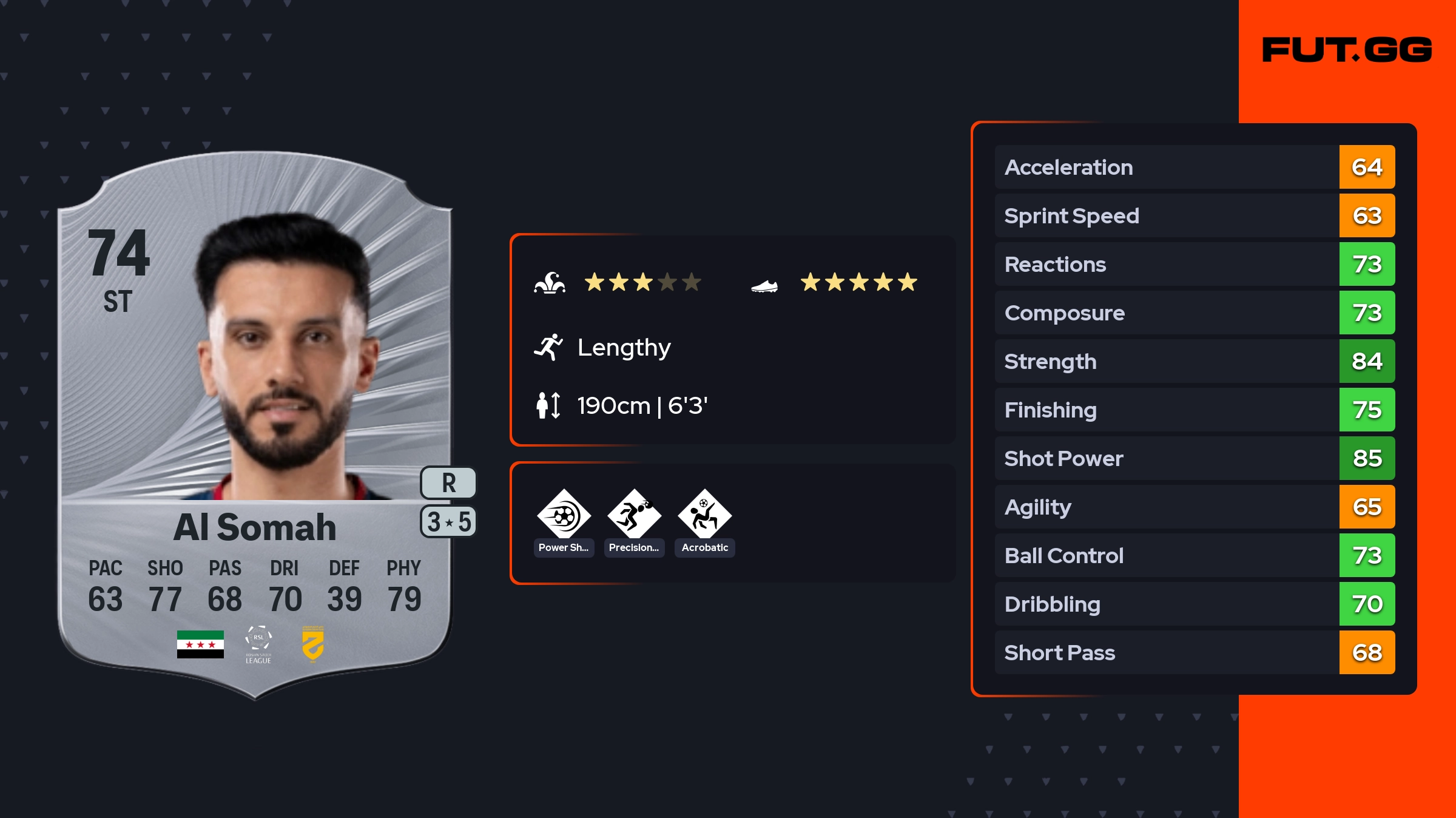Select the nation flag on the card
The height and width of the screenshot is (818, 1456).
pos(200,644)
